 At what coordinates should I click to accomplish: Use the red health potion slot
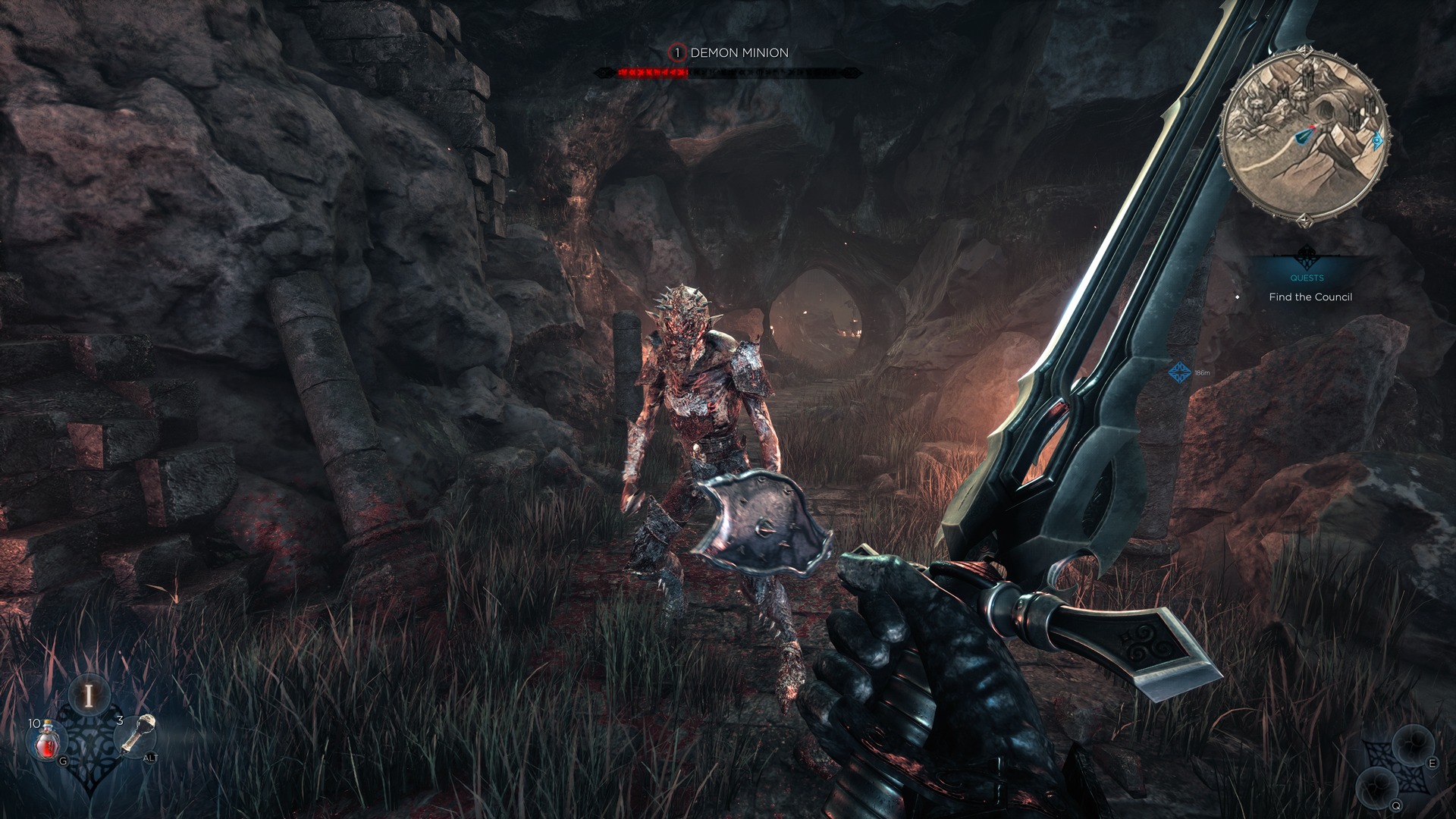48,741
